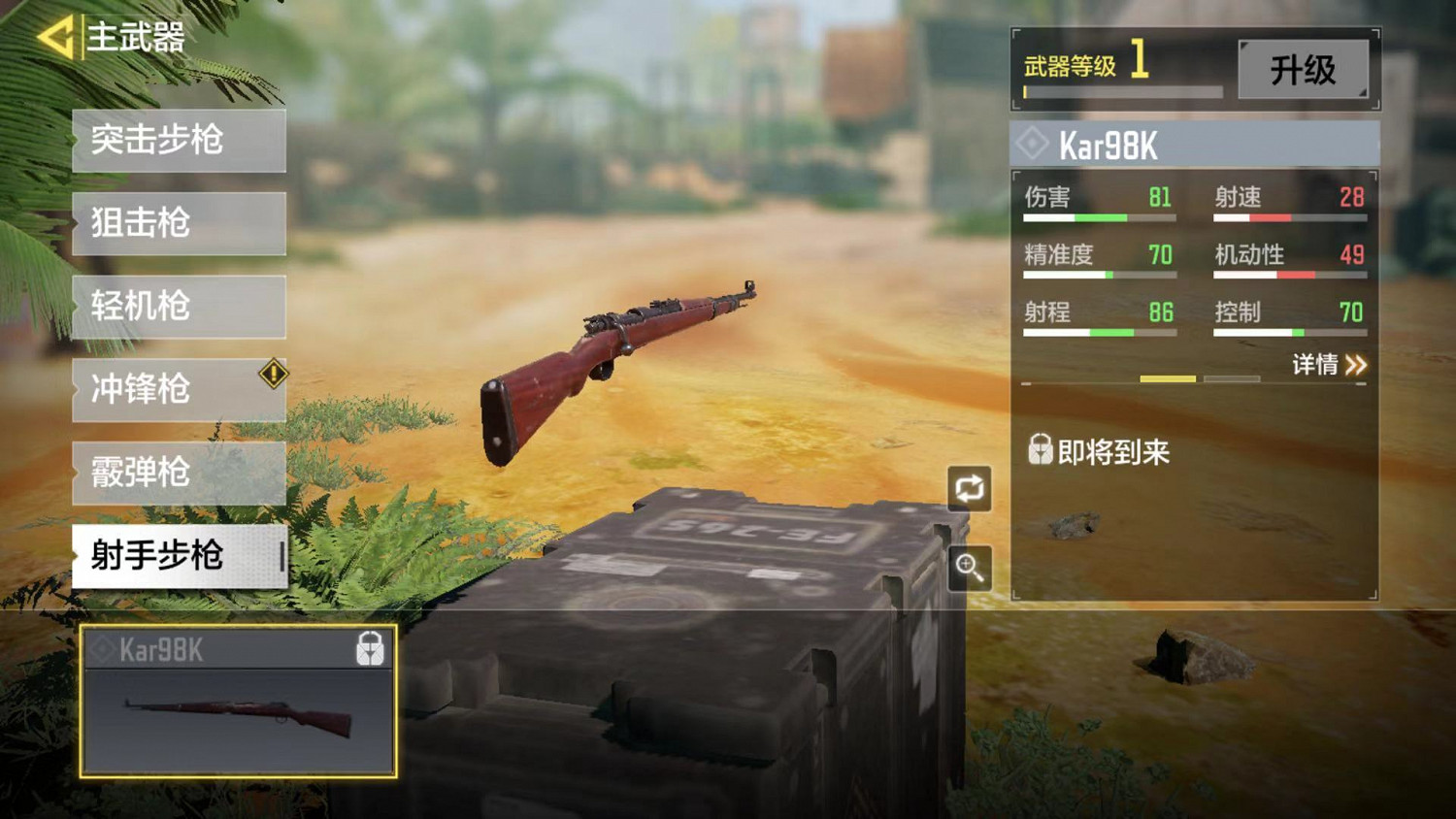Click the diamond icon on the Kar98K thumbnail
The width and height of the screenshot is (1456, 819).
pyautogui.click(x=104, y=650)
